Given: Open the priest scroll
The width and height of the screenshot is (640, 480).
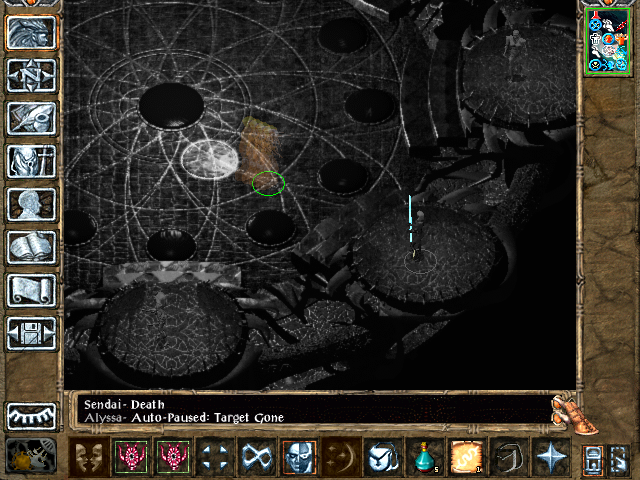Looking at the screenshot, I should click(x=32, y=290).
